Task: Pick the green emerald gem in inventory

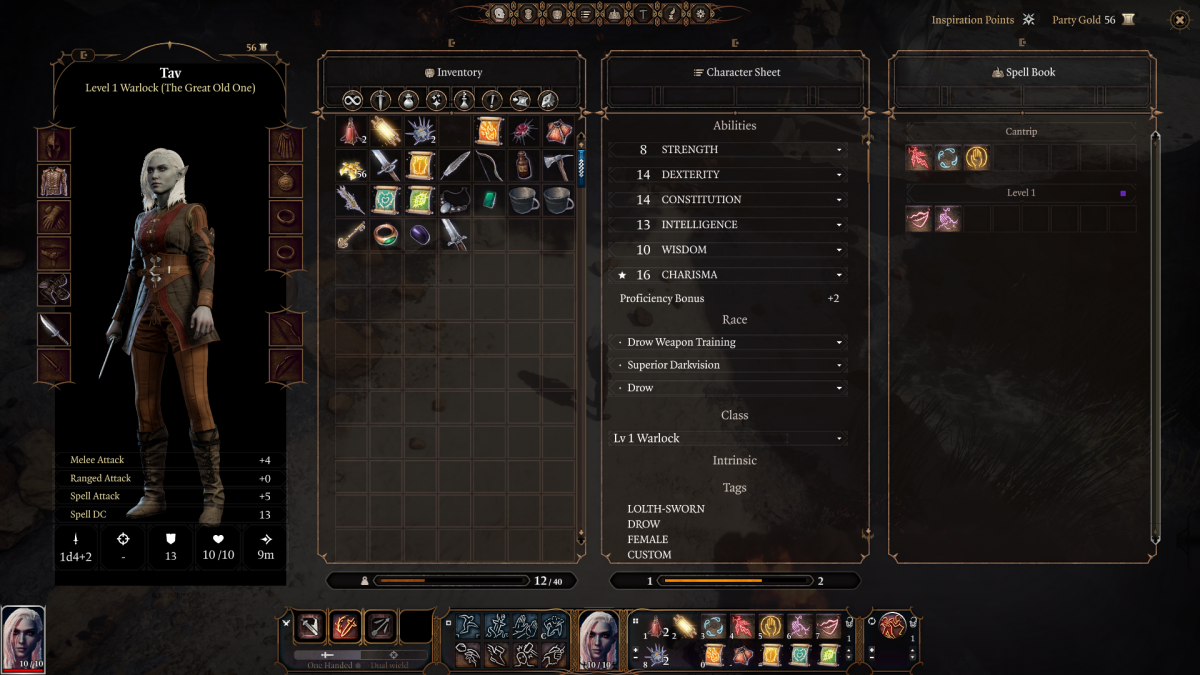Action: tap(489, 200)
